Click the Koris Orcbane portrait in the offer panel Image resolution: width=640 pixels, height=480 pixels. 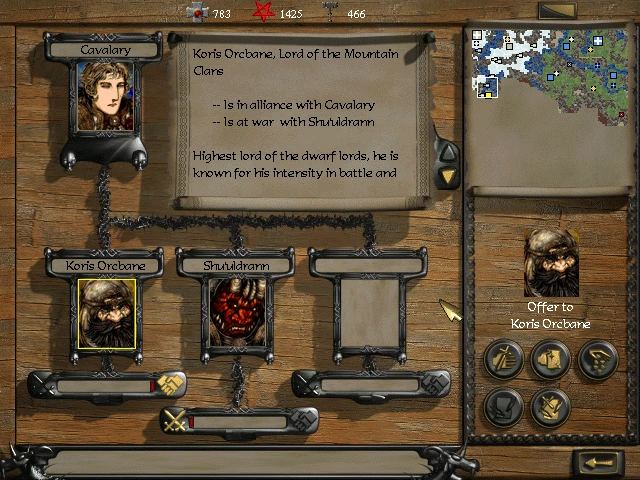point(551,263)
